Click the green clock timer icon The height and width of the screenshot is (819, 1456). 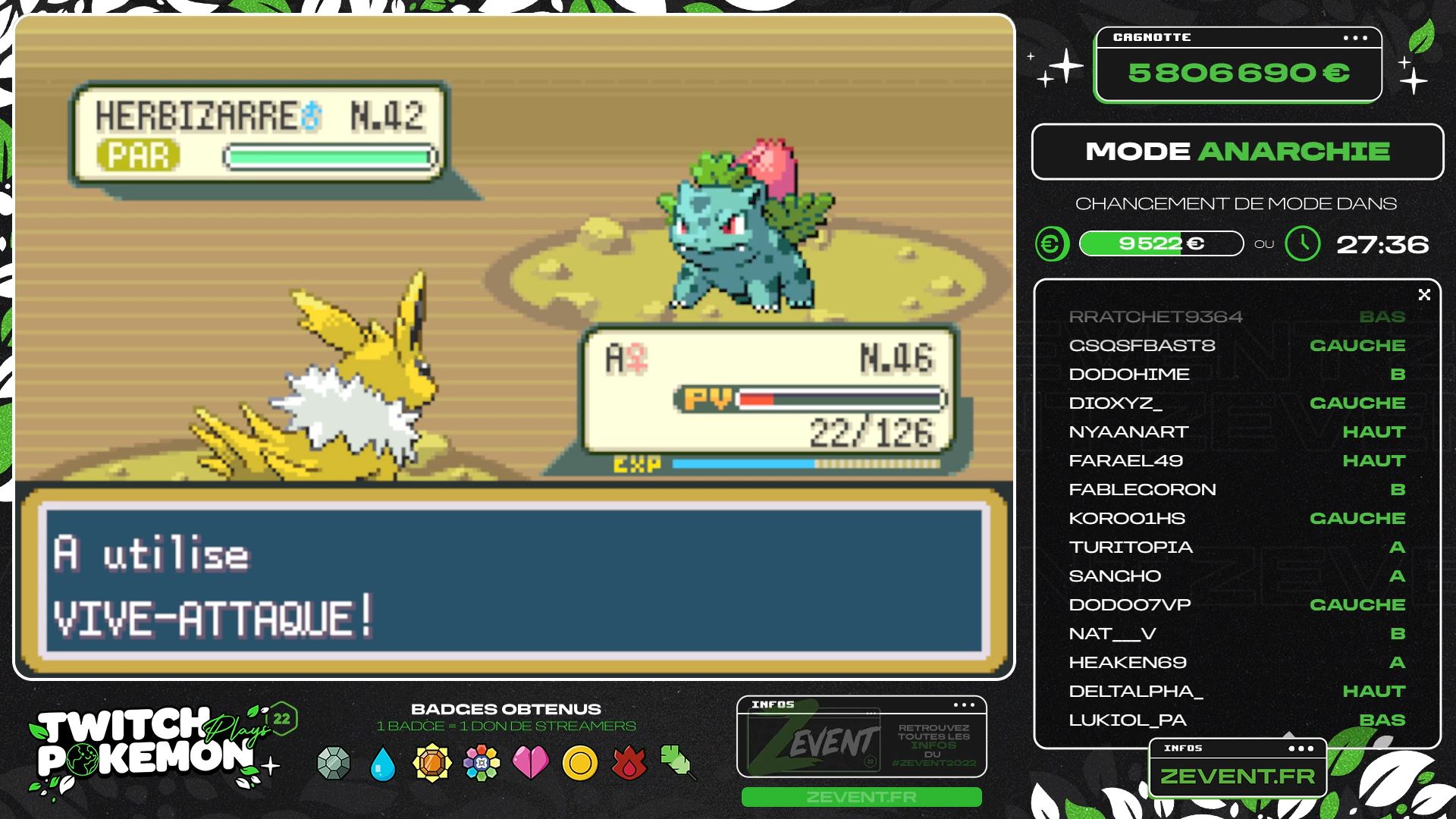pyautogui.click(x=1303, y=244)
